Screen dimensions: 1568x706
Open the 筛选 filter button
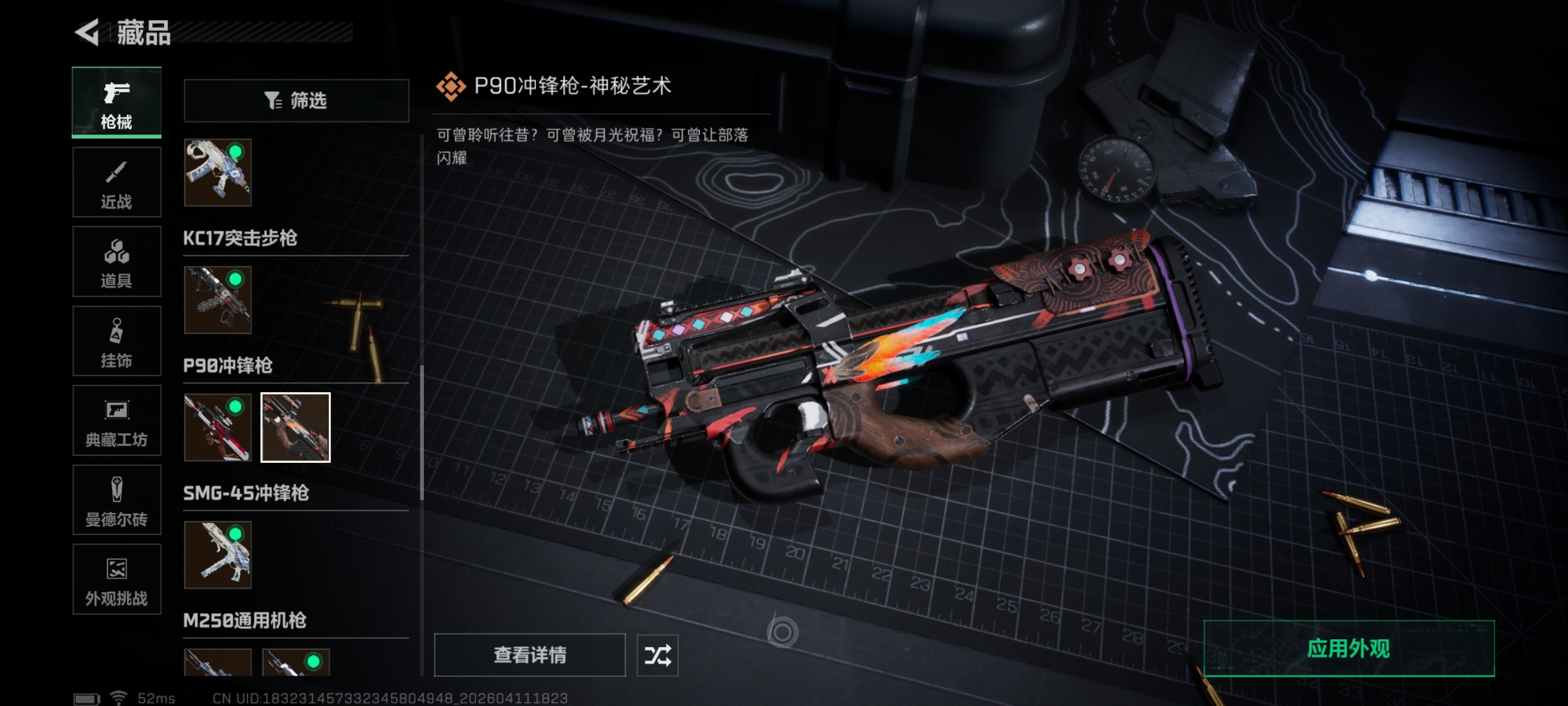click(x=296, y=100)
